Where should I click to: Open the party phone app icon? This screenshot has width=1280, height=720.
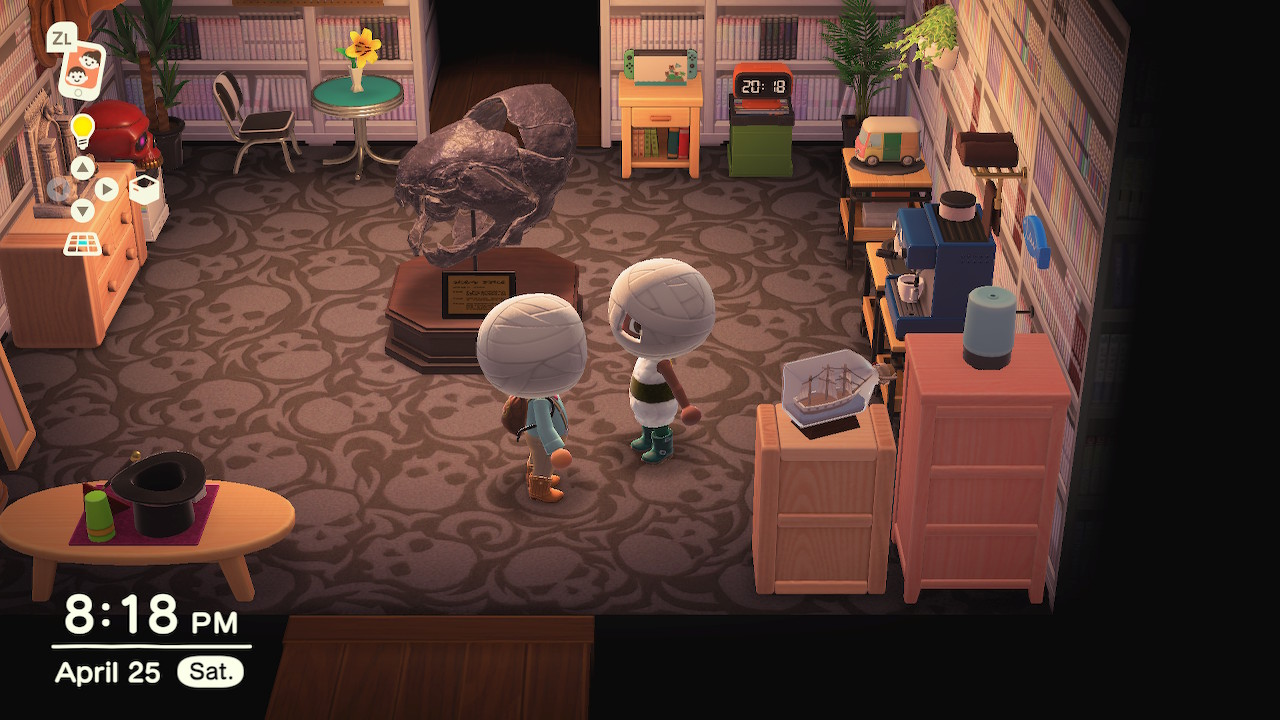pyautogui.click(x=82, y=70)
